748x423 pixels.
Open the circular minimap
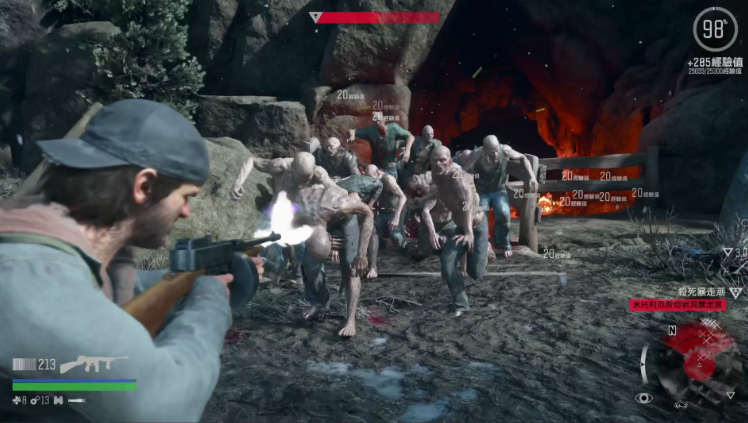(x=692, y=357)
